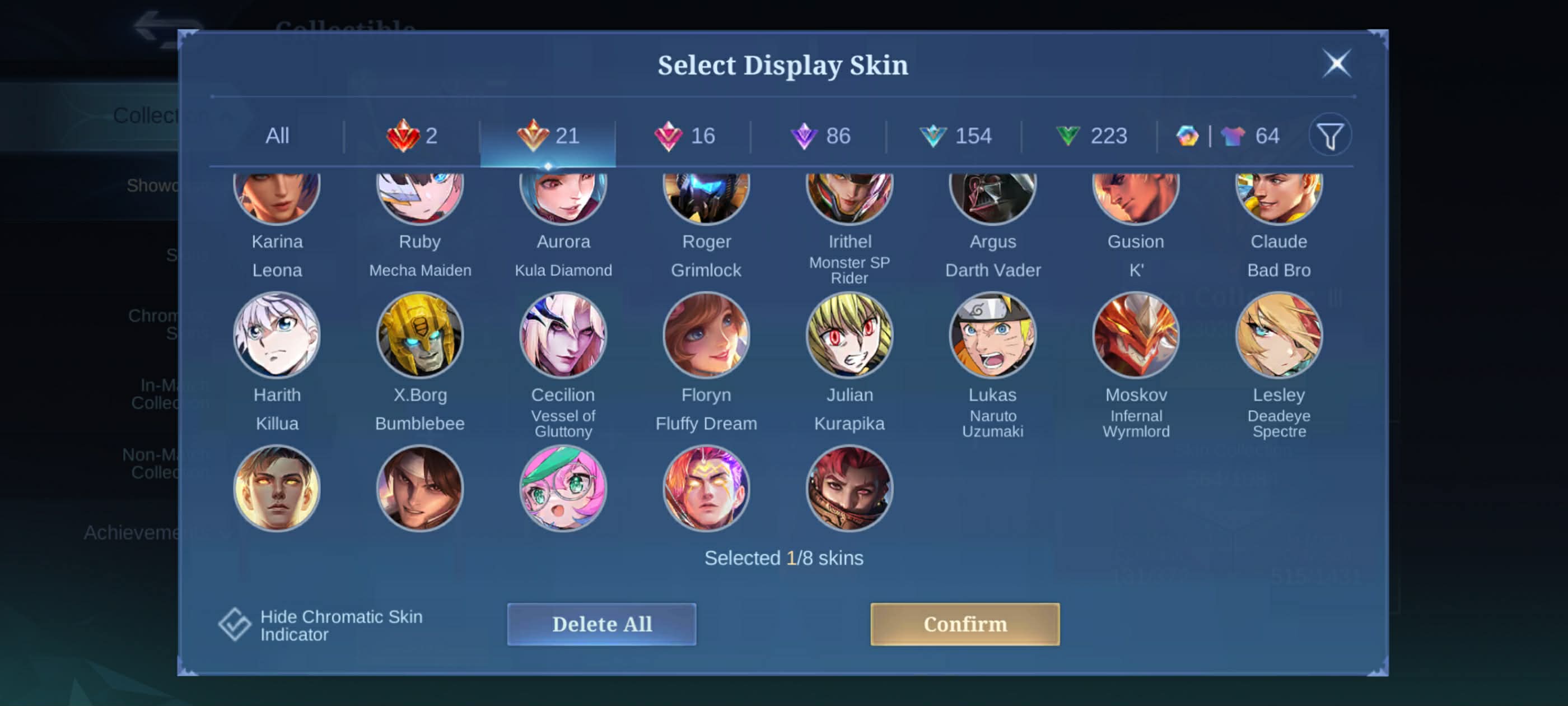Switch to the All skins tab
1568x706 pixels.
277,136
